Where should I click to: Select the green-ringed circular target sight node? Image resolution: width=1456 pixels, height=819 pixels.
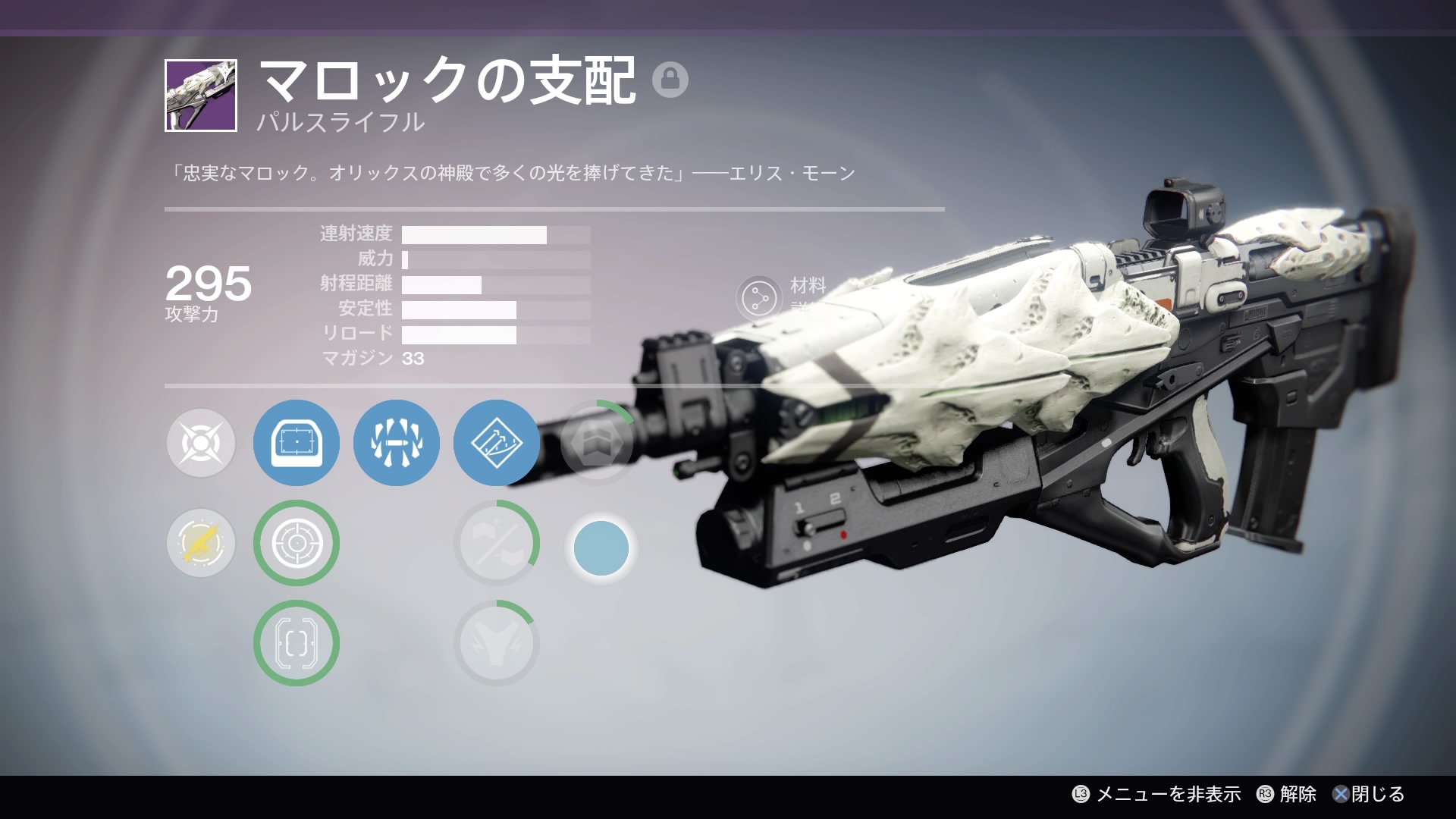click(x=296, y=543)
